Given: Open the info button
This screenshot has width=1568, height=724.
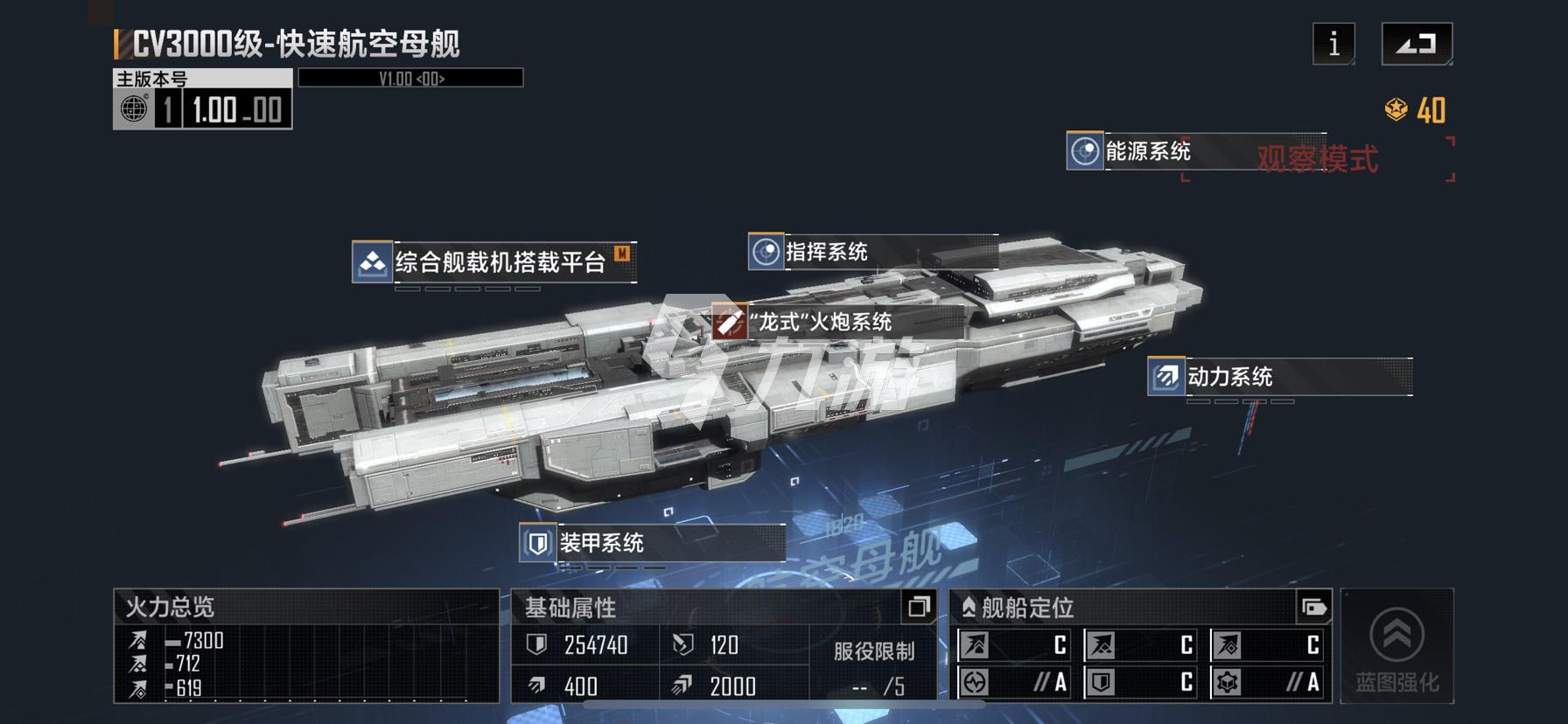Looking at the screenshot, I should point(1333,44).
